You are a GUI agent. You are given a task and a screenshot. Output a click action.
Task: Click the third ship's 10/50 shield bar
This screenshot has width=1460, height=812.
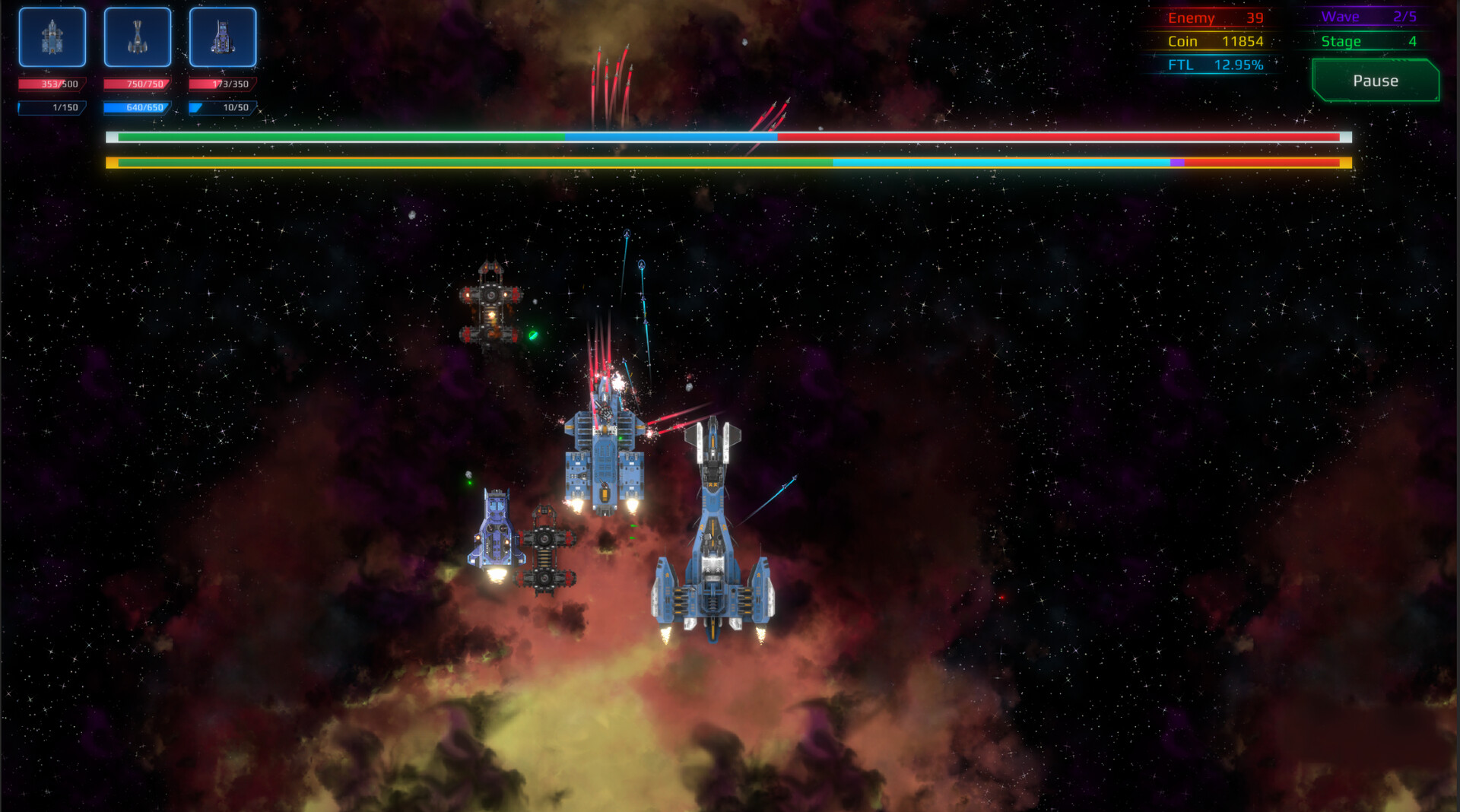pos(223,109)
